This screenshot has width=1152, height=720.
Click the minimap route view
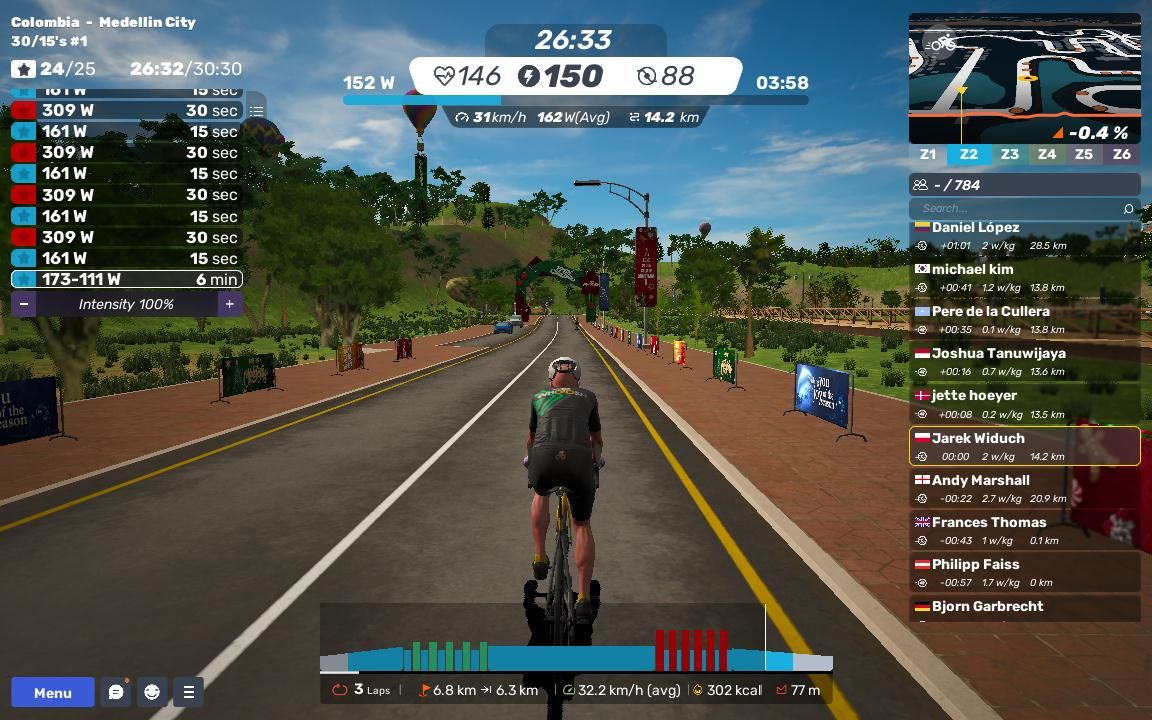click(x=1024, y=78)
